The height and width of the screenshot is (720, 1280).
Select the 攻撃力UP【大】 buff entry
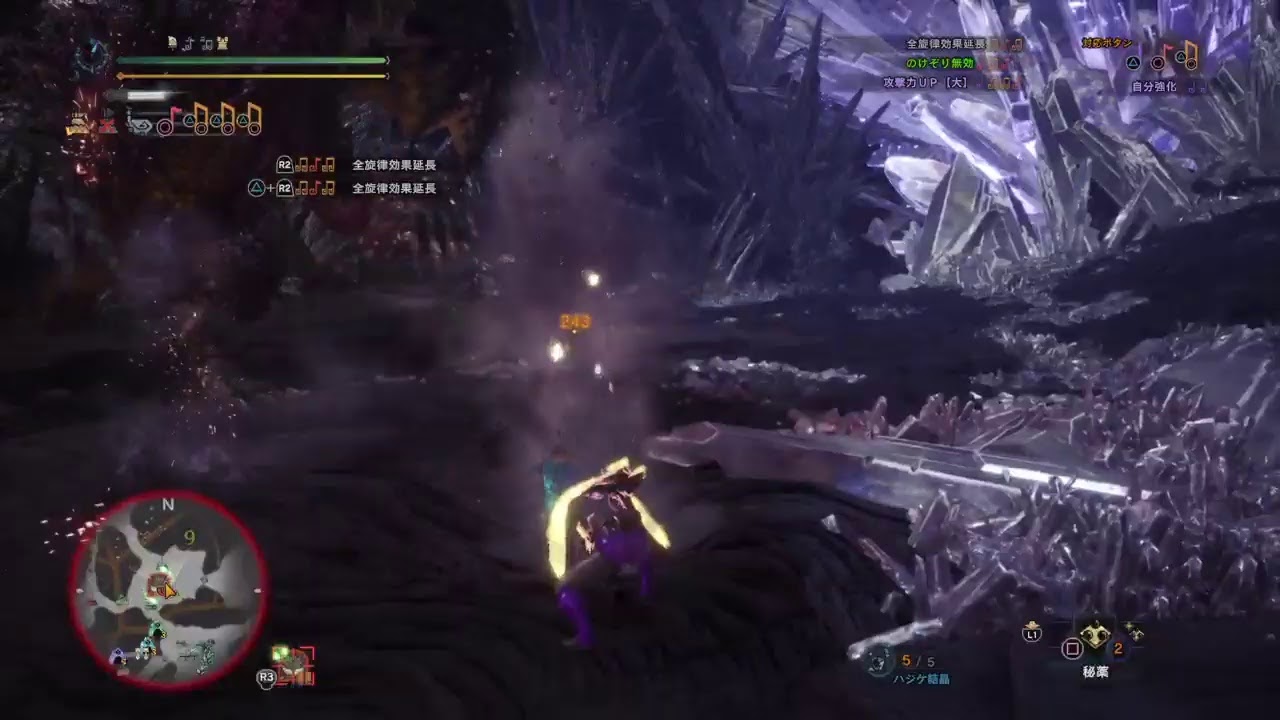[926, 80]
